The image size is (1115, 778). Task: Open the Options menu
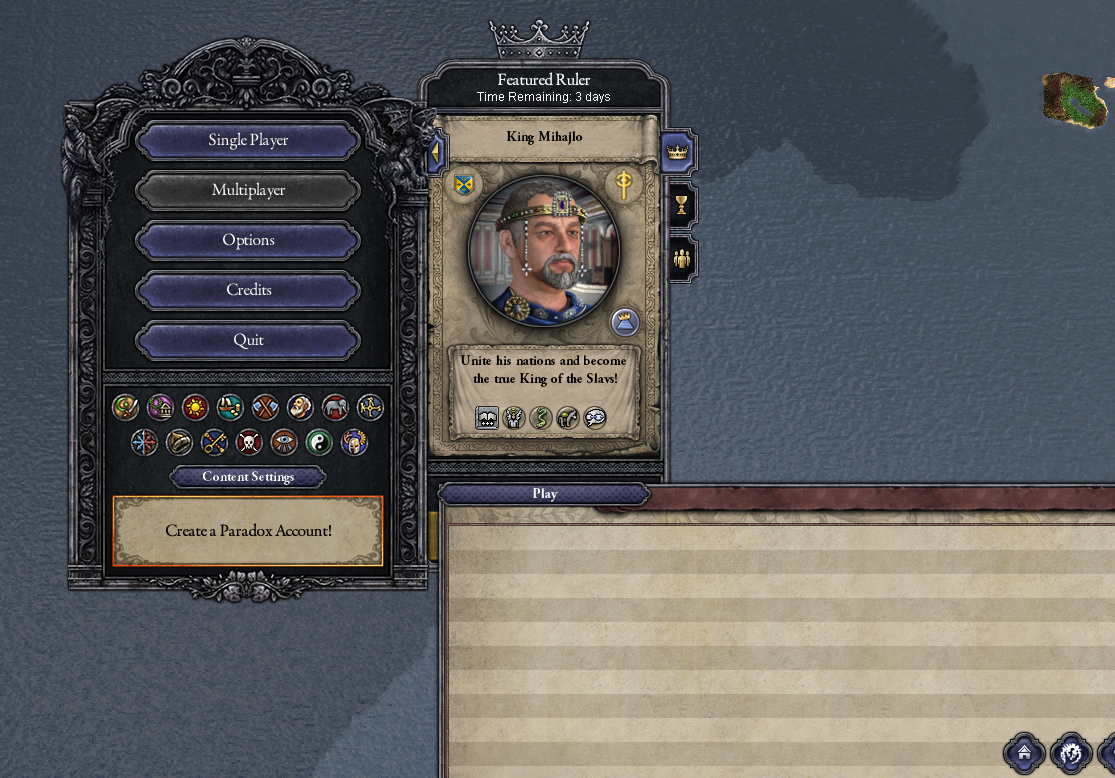248,240
